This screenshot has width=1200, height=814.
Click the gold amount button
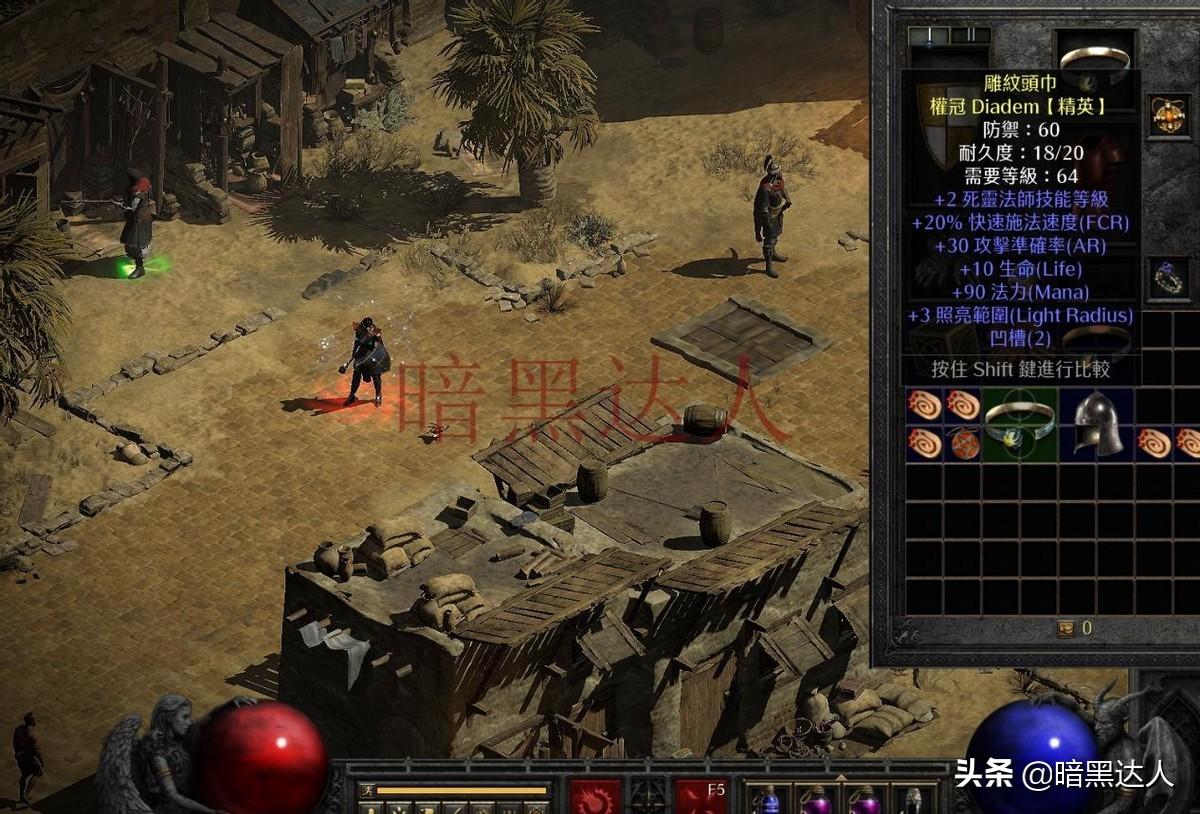pyautogui.click(x=1066, y=628)
